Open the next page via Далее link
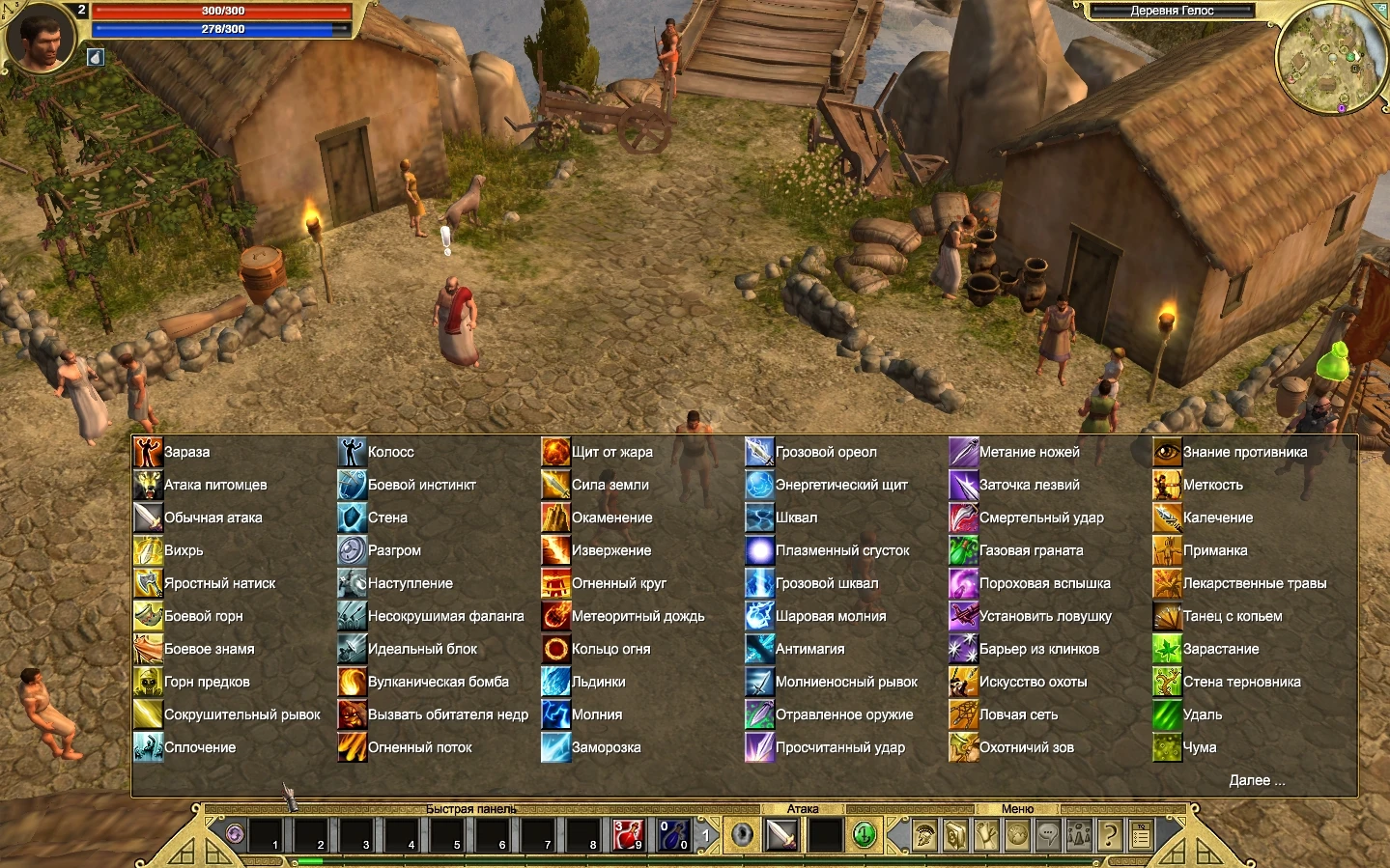The width and height of the screenshot is (1390, 868). [1259, 780]
